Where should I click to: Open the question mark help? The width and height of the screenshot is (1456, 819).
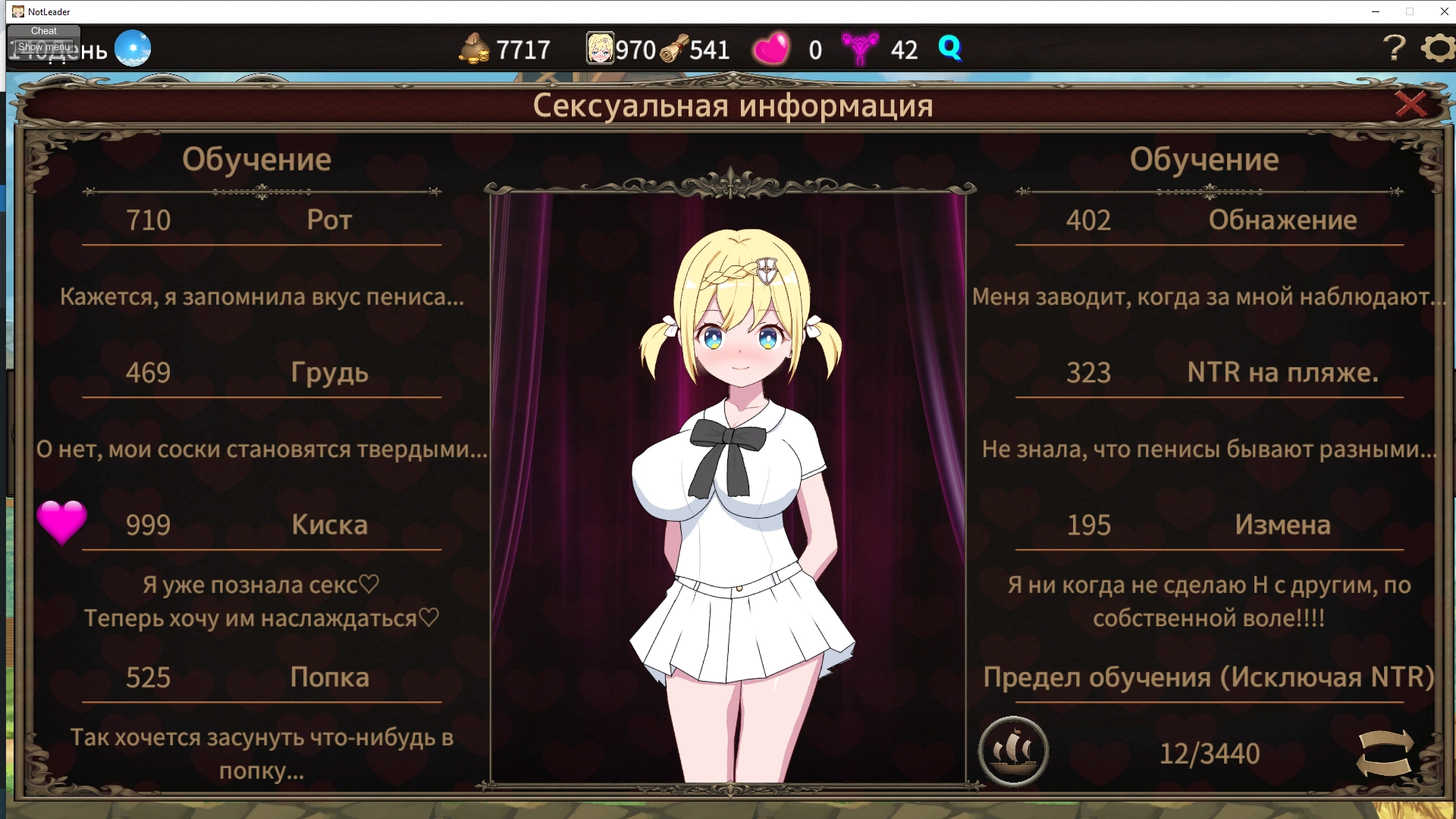point(1394,49)
